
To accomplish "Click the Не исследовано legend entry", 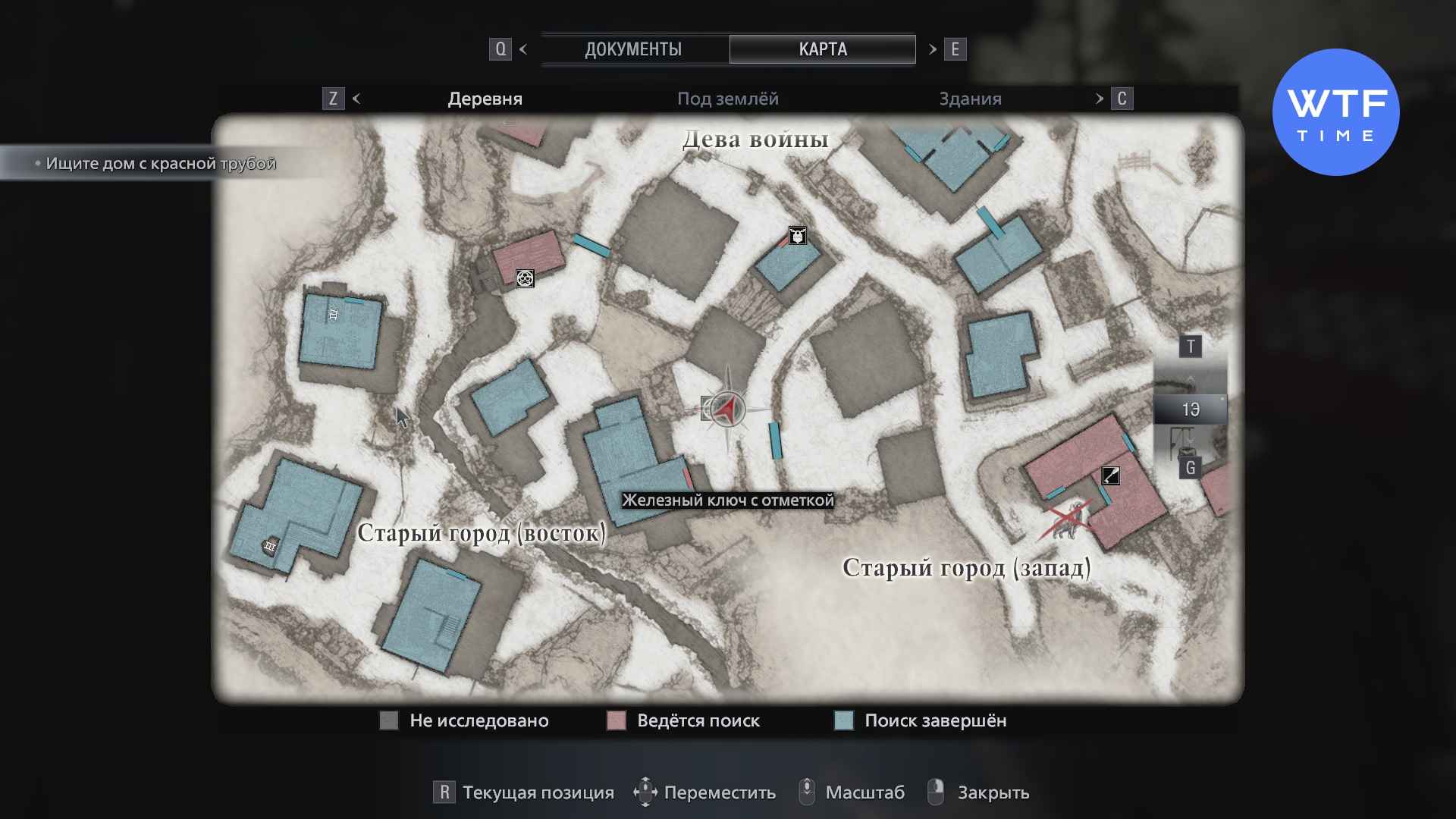I will [464, 720].
